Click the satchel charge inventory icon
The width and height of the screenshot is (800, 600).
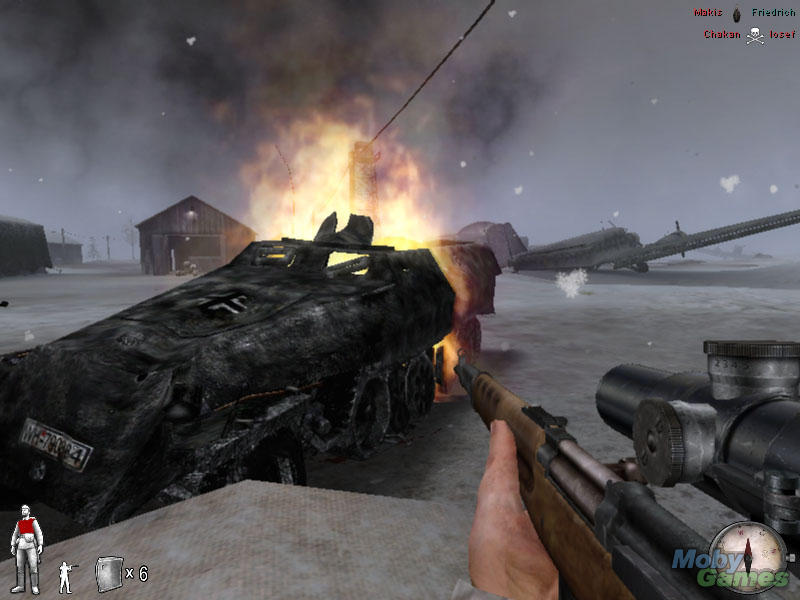(x=108, y=573)
